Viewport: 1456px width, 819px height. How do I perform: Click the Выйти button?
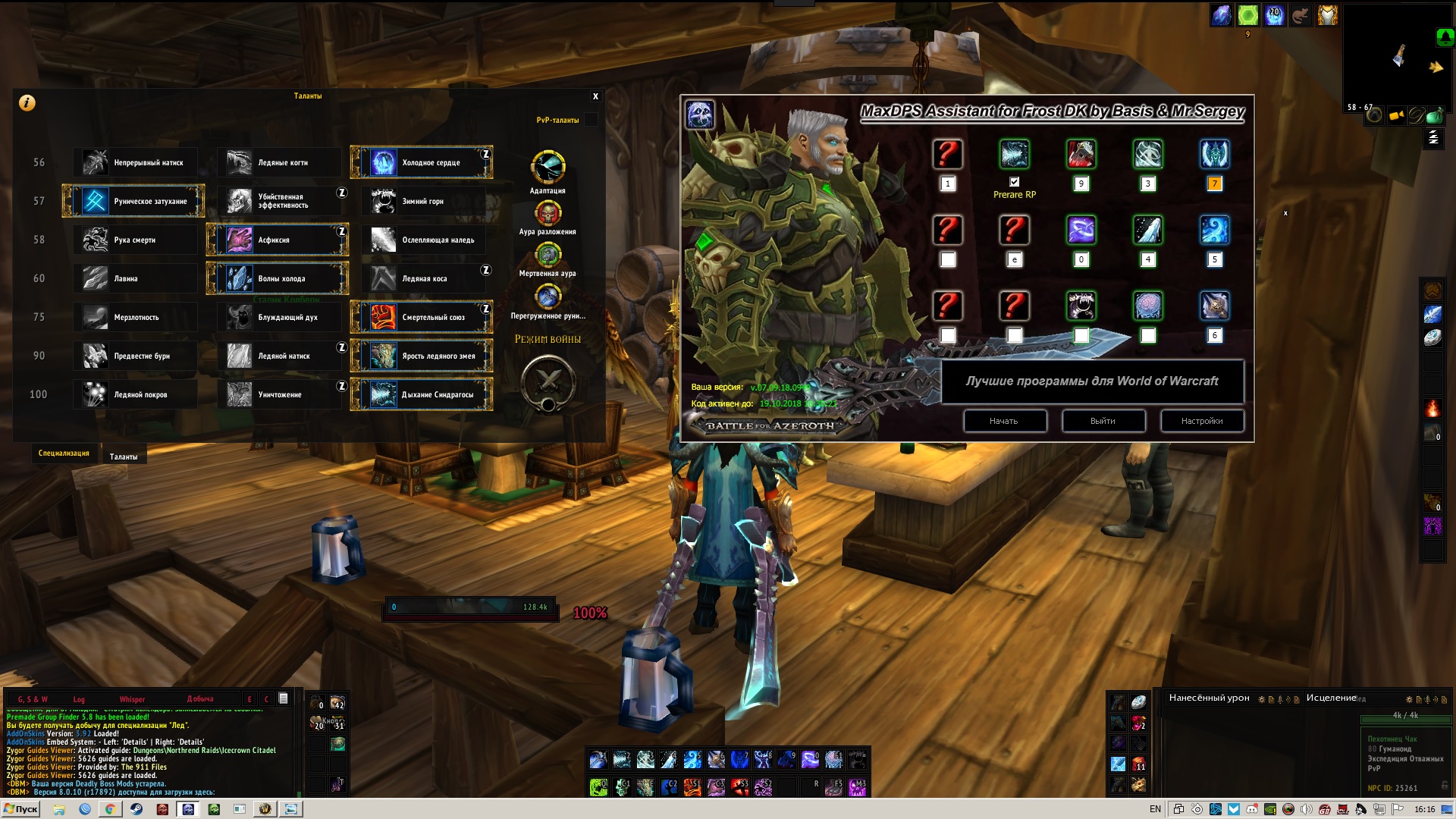1103,421
